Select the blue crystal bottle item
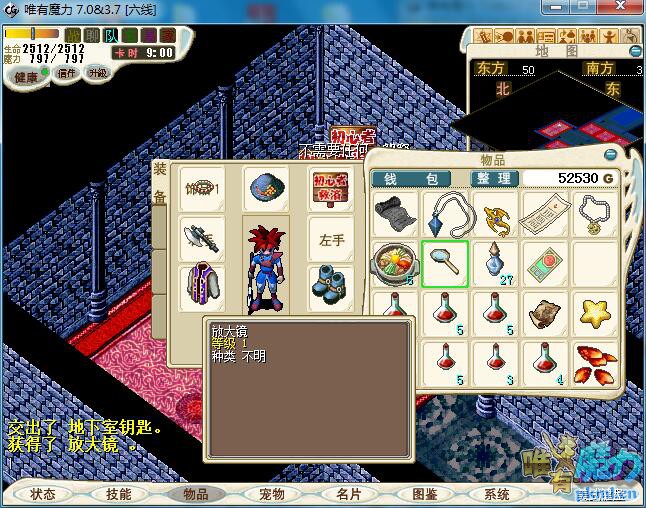The image size is (646, 508). point(494,263)
